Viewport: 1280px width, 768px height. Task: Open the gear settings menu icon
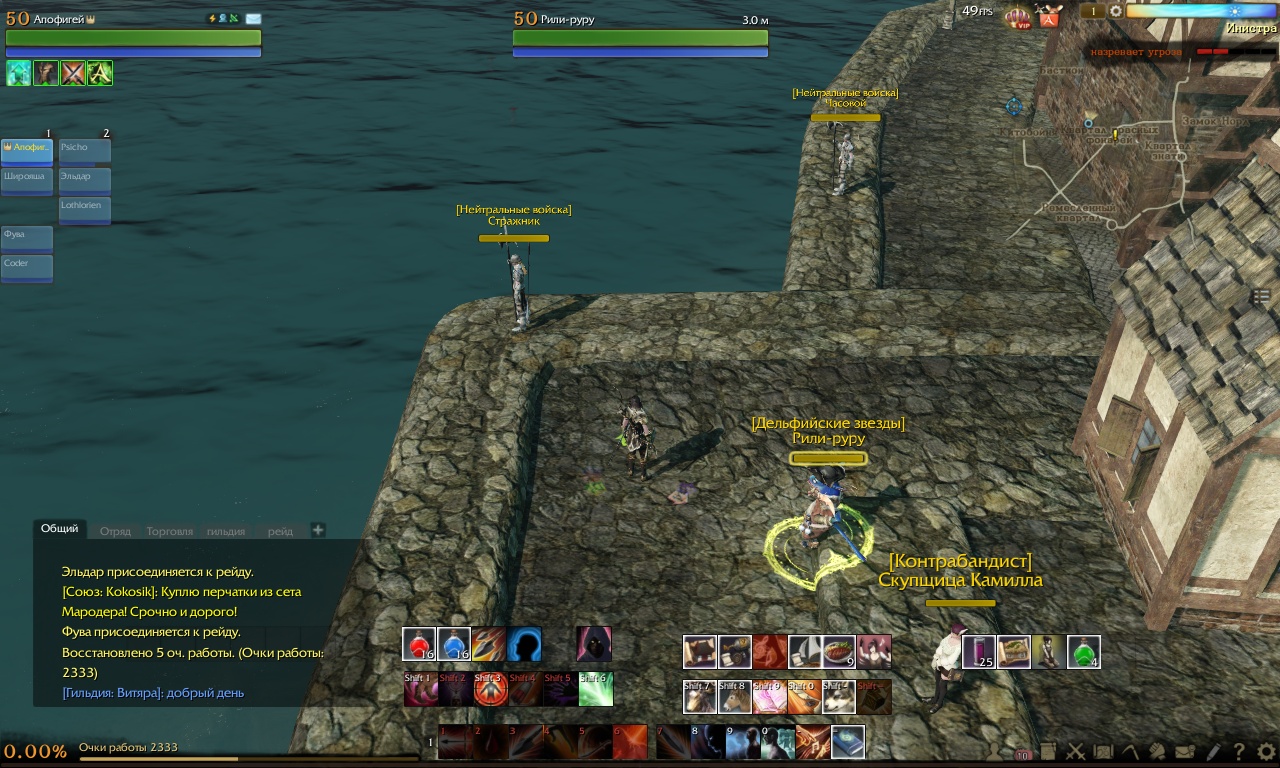coord(1266,751)
